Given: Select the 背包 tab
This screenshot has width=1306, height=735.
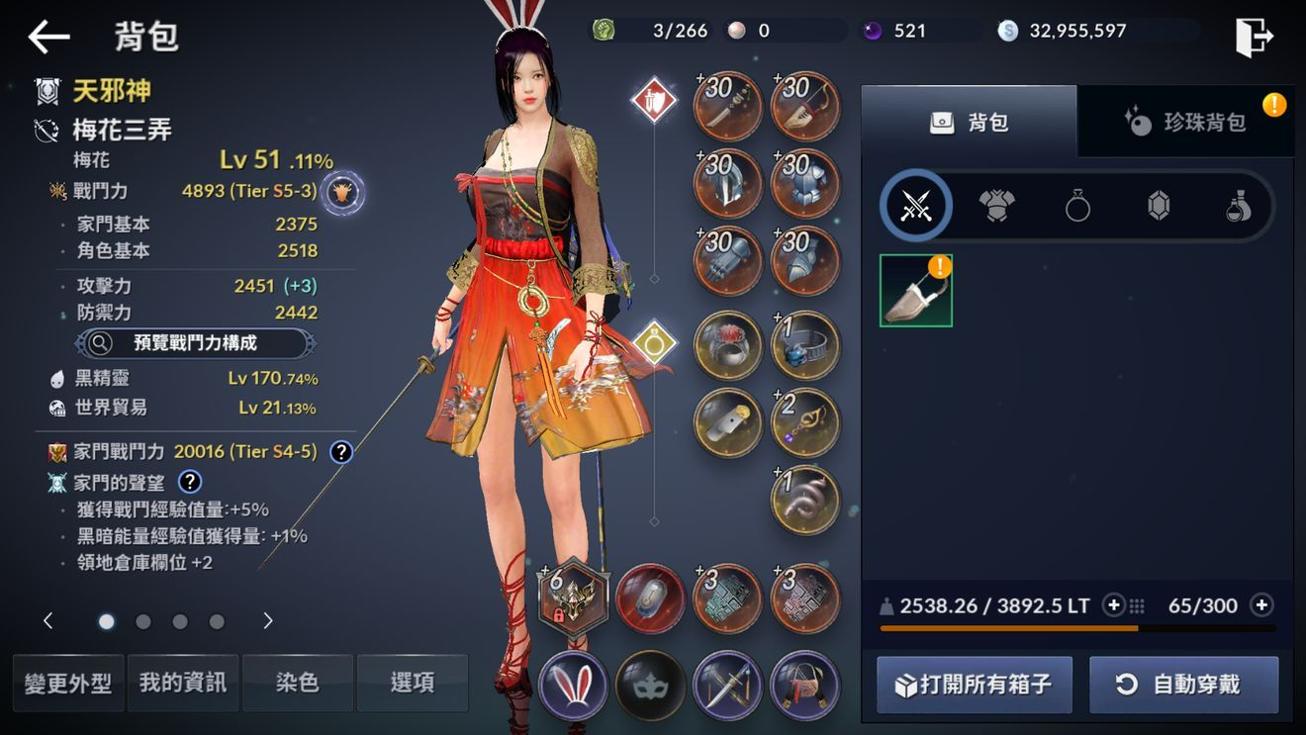Looking at the screenshot, I should pos(968,120).
